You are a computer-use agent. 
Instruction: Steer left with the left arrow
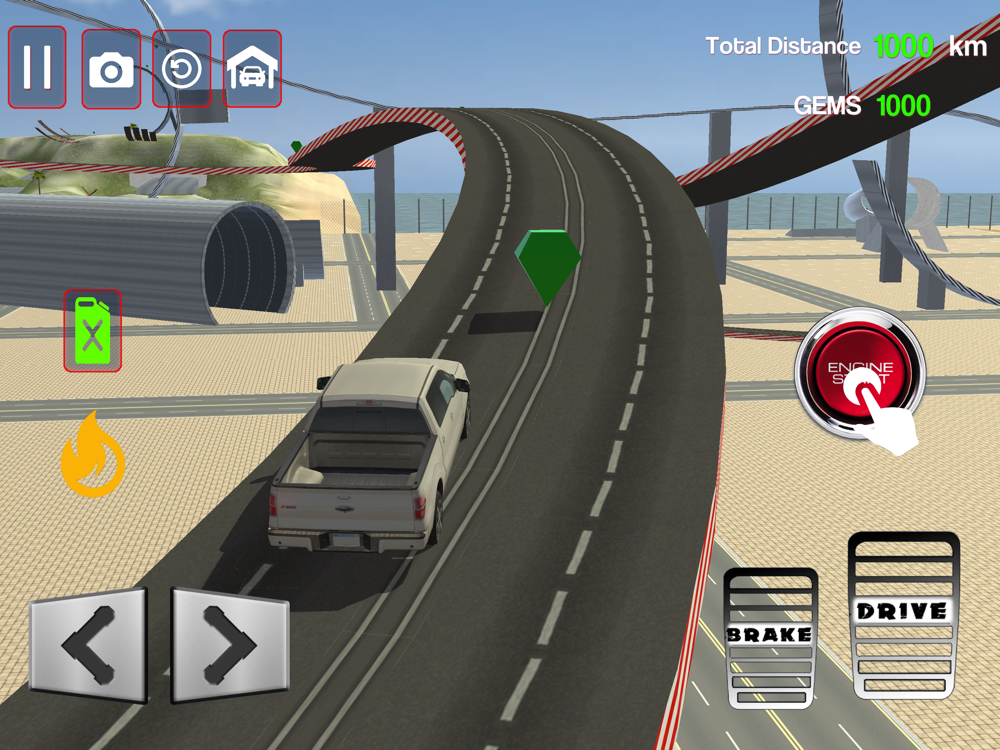tap(89, 644)
